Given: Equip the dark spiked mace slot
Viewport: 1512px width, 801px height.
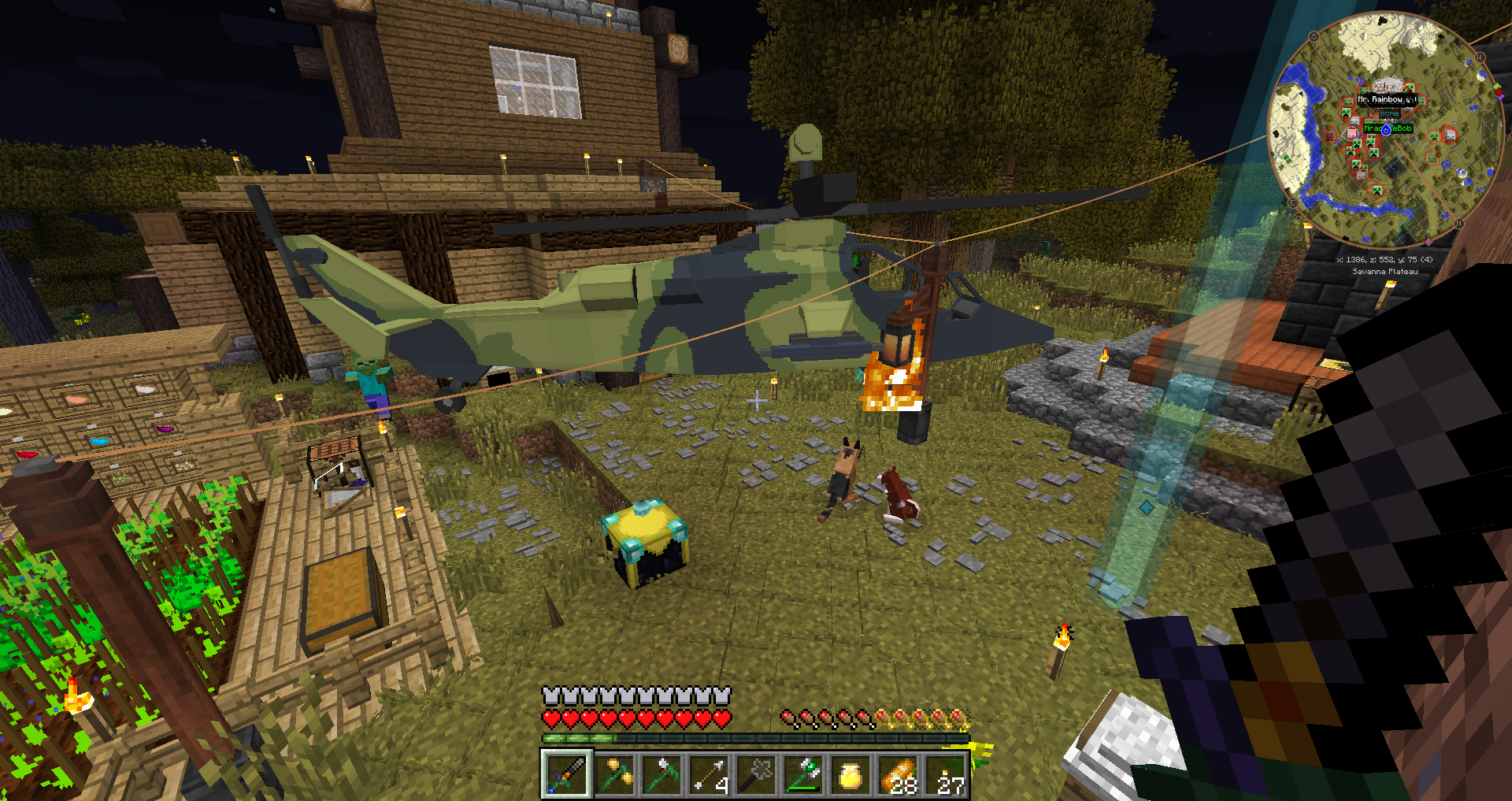Looking at the screenshot, I should 757,774.
